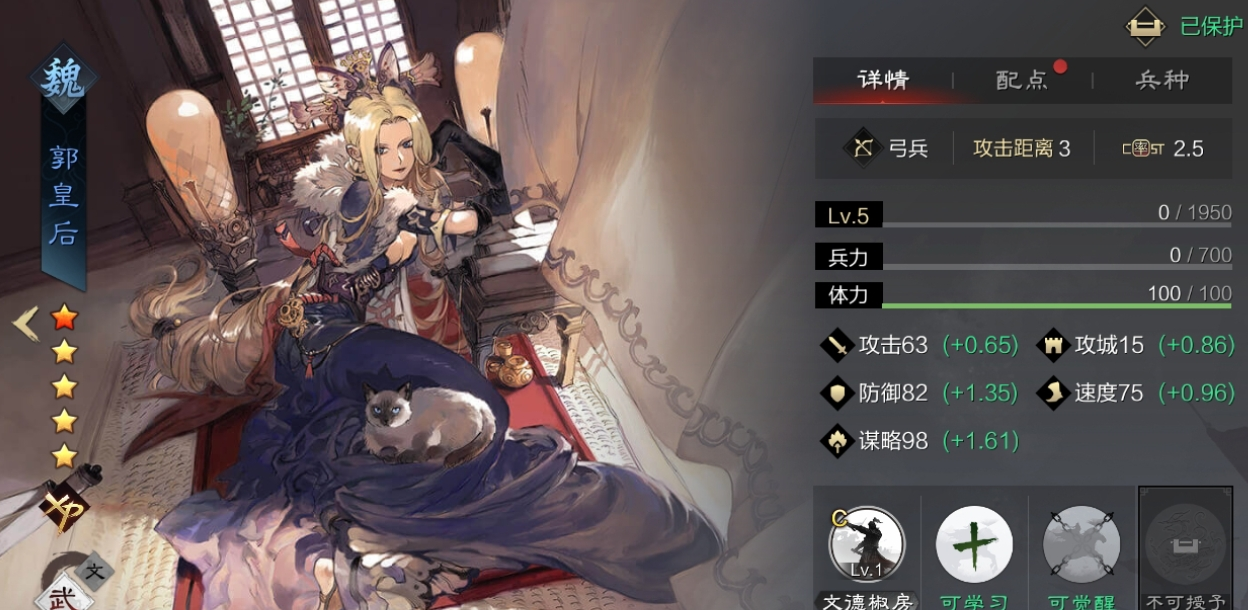Click the 弓兵 archer troop type icon
The width and height of the screenshot is (1248, 610).
[x=862, y=148]
